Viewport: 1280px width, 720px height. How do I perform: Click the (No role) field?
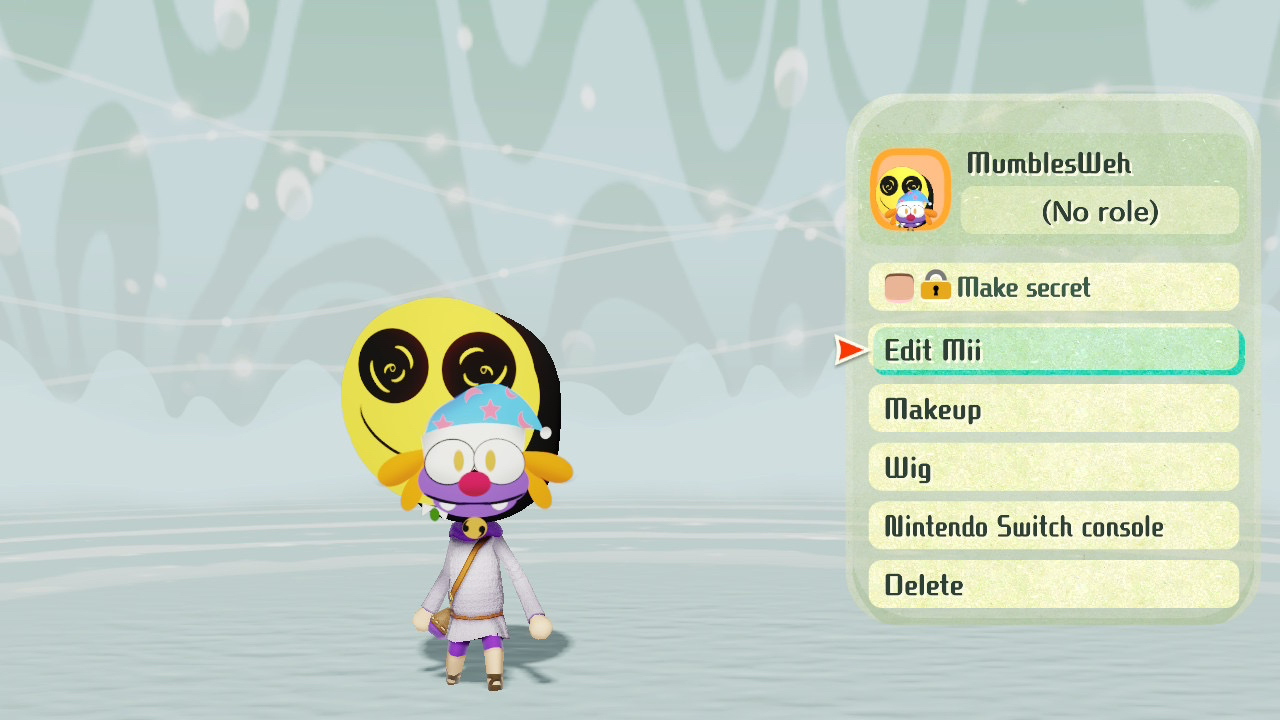tap(1099, 211)
